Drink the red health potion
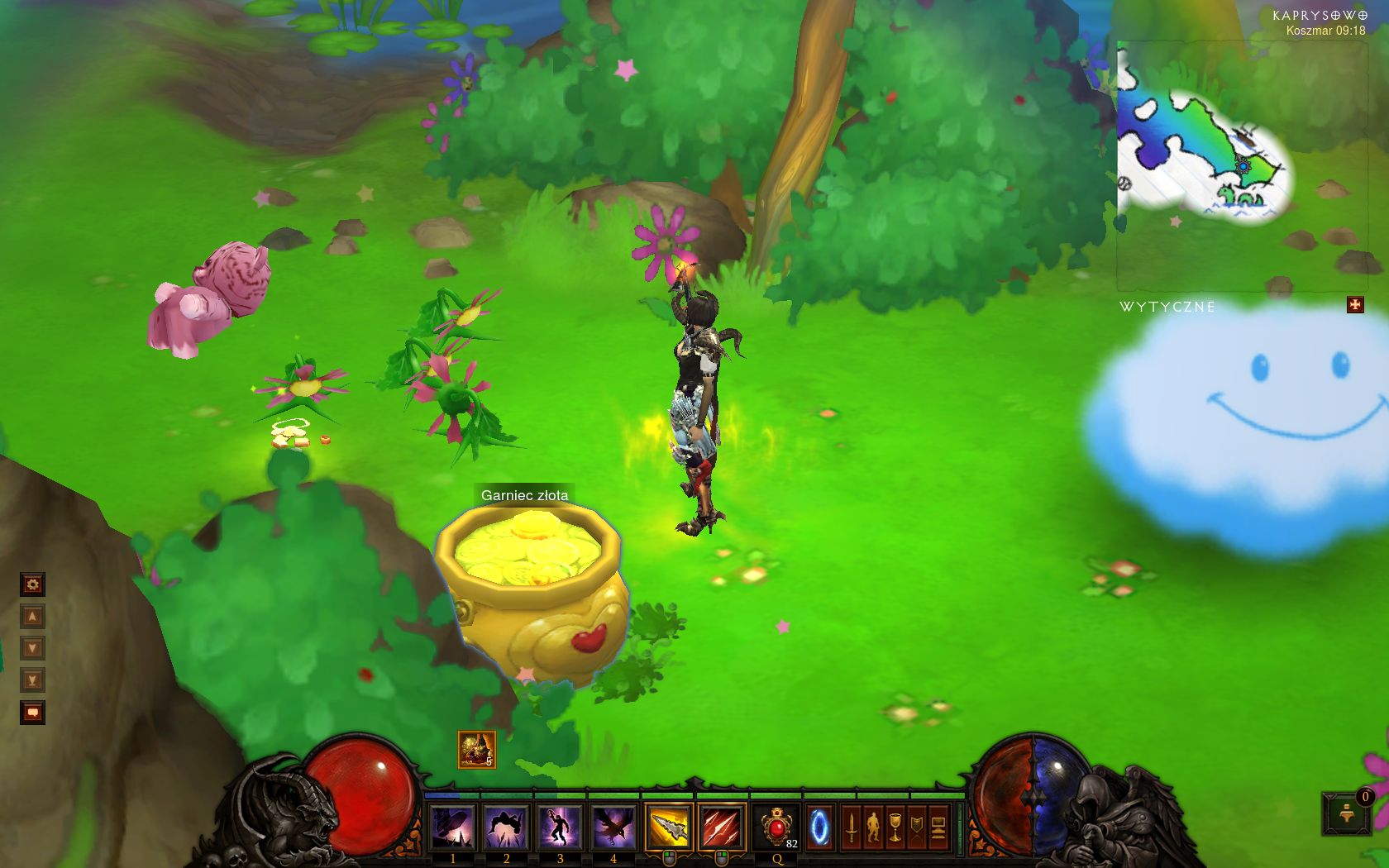Viewport: 1389px width, 868px height. (776, 827)
